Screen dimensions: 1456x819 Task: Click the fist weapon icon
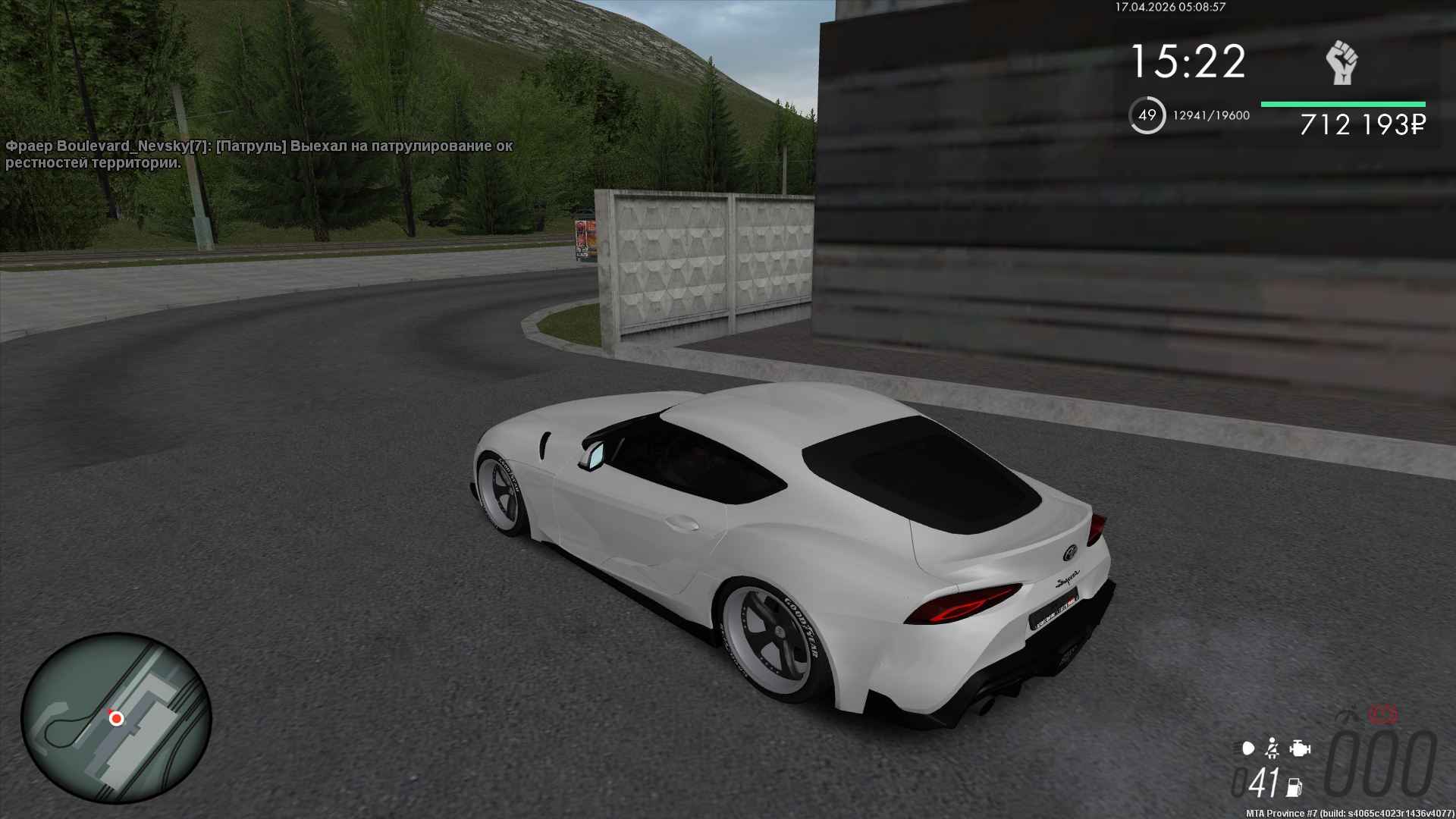coord(1341,63)
